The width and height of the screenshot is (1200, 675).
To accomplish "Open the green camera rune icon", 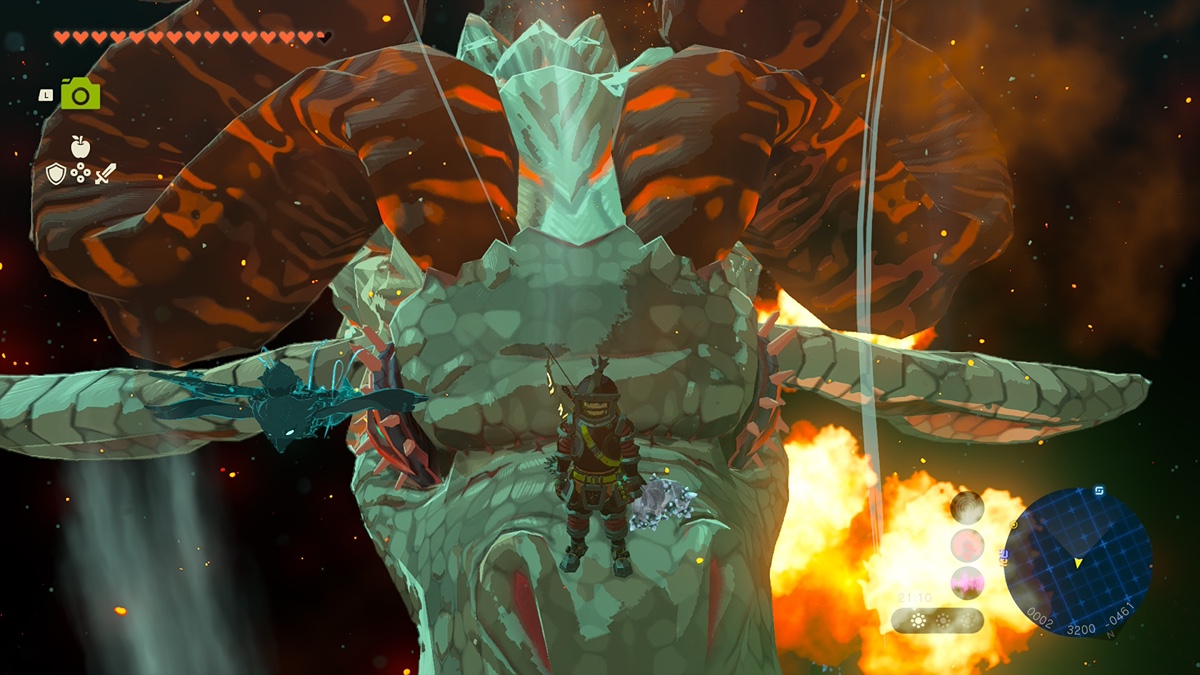I will (x=81, y=94).
